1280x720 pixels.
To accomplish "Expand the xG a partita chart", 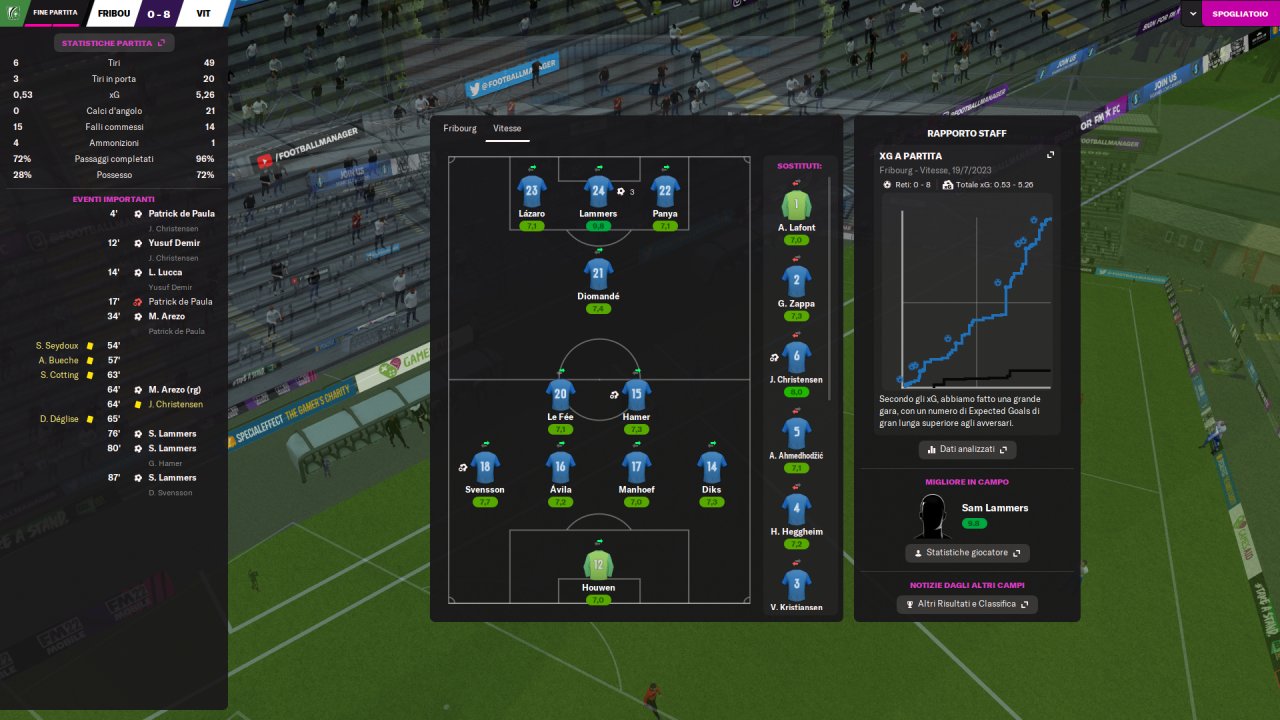I will [1050, 156].
